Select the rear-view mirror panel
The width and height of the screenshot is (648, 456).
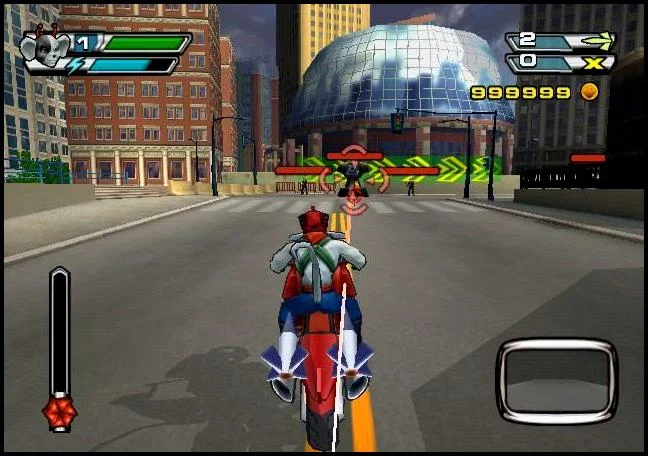pos(556,379)
